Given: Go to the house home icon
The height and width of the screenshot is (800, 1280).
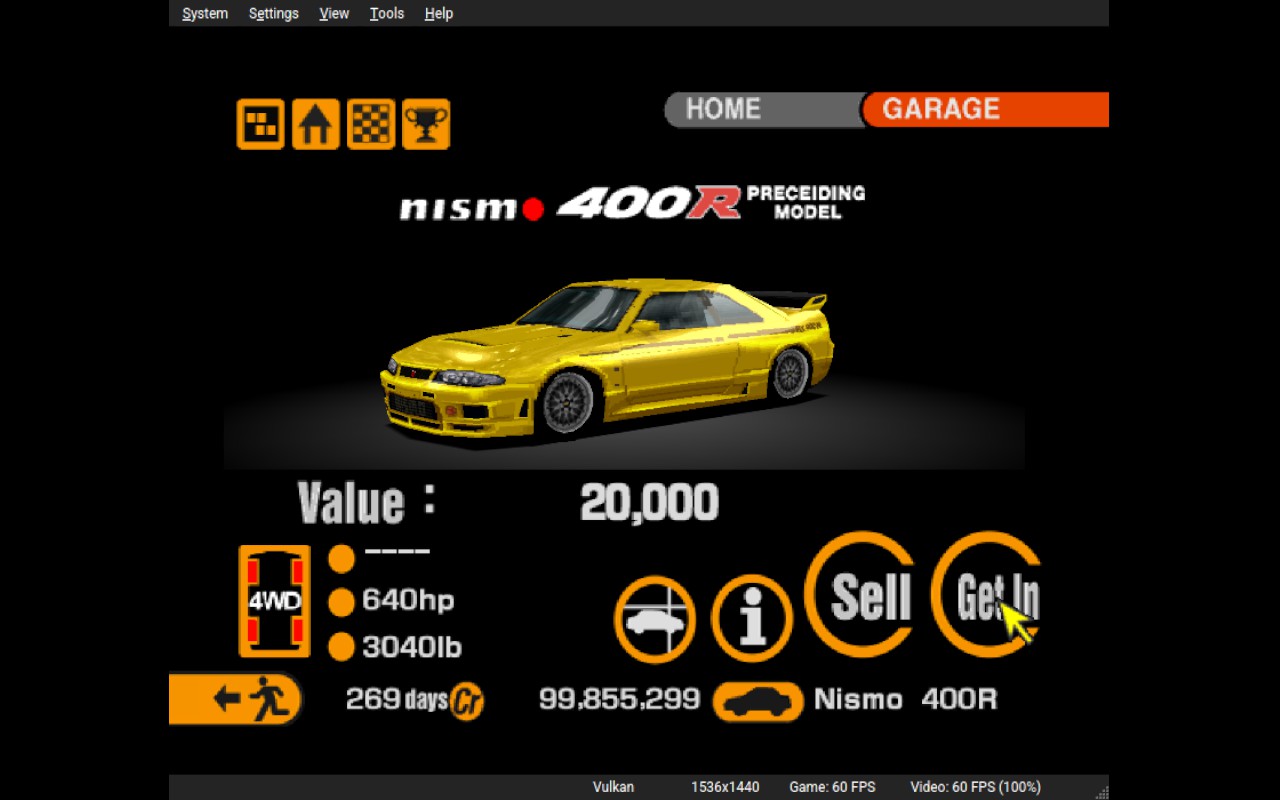Looking at the screenshot, I should click(315, 125).
